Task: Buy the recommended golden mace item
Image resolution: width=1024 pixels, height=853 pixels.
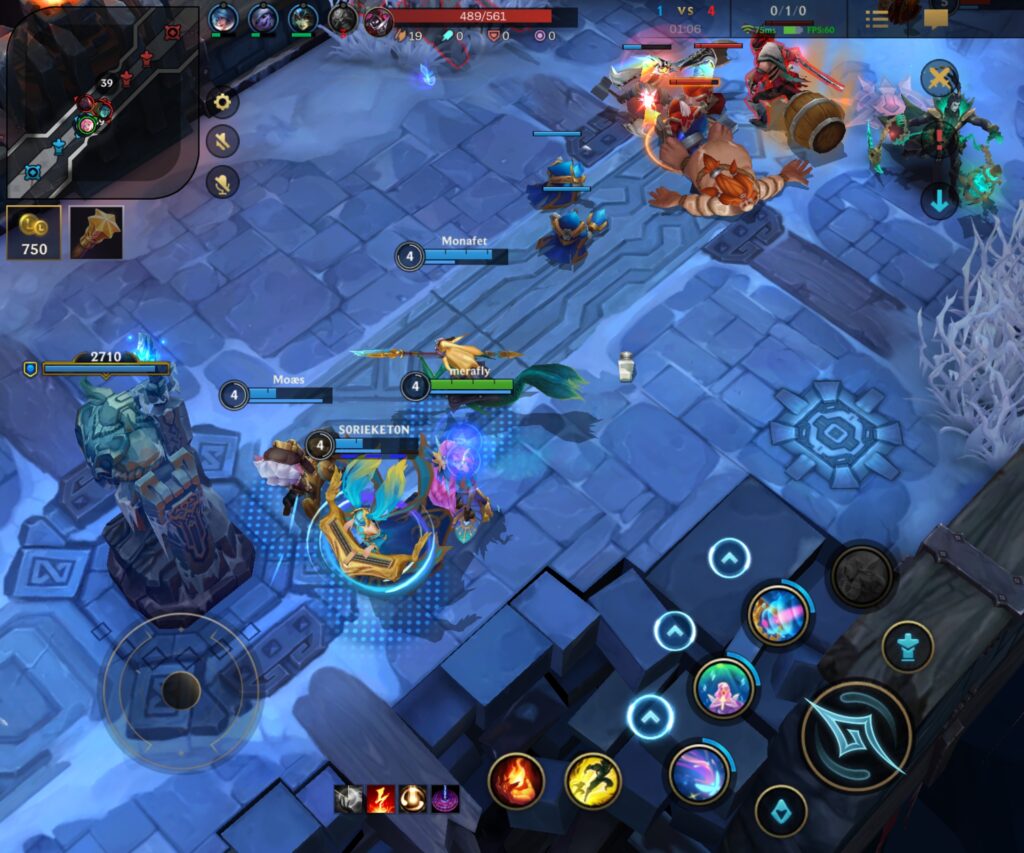Action: click(x=97, y=232)
